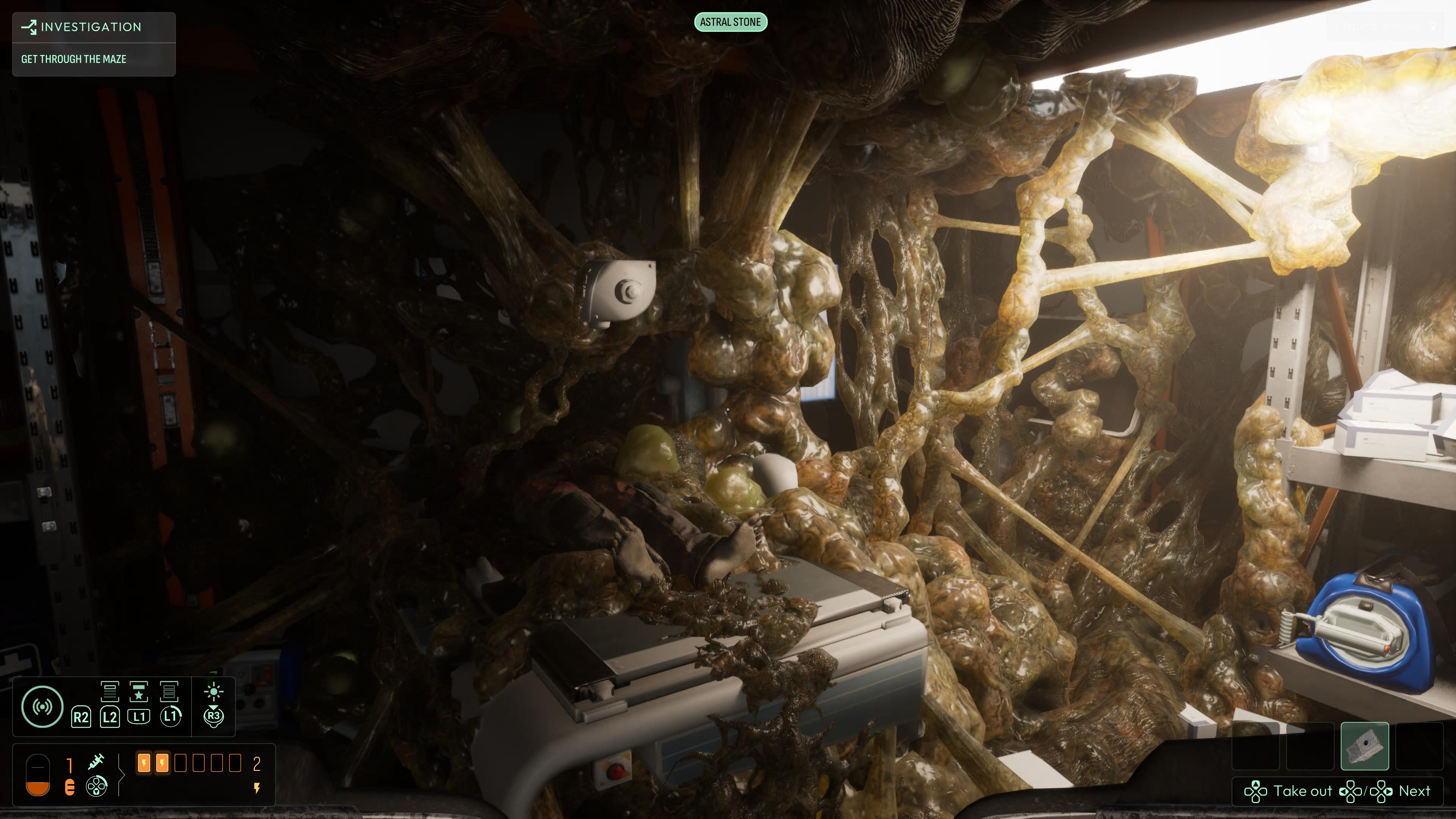This screenshot has width=1456, height=819.
Task: Expand the INVESTIGATION objective panel
Action: click(x=91, y=27)
